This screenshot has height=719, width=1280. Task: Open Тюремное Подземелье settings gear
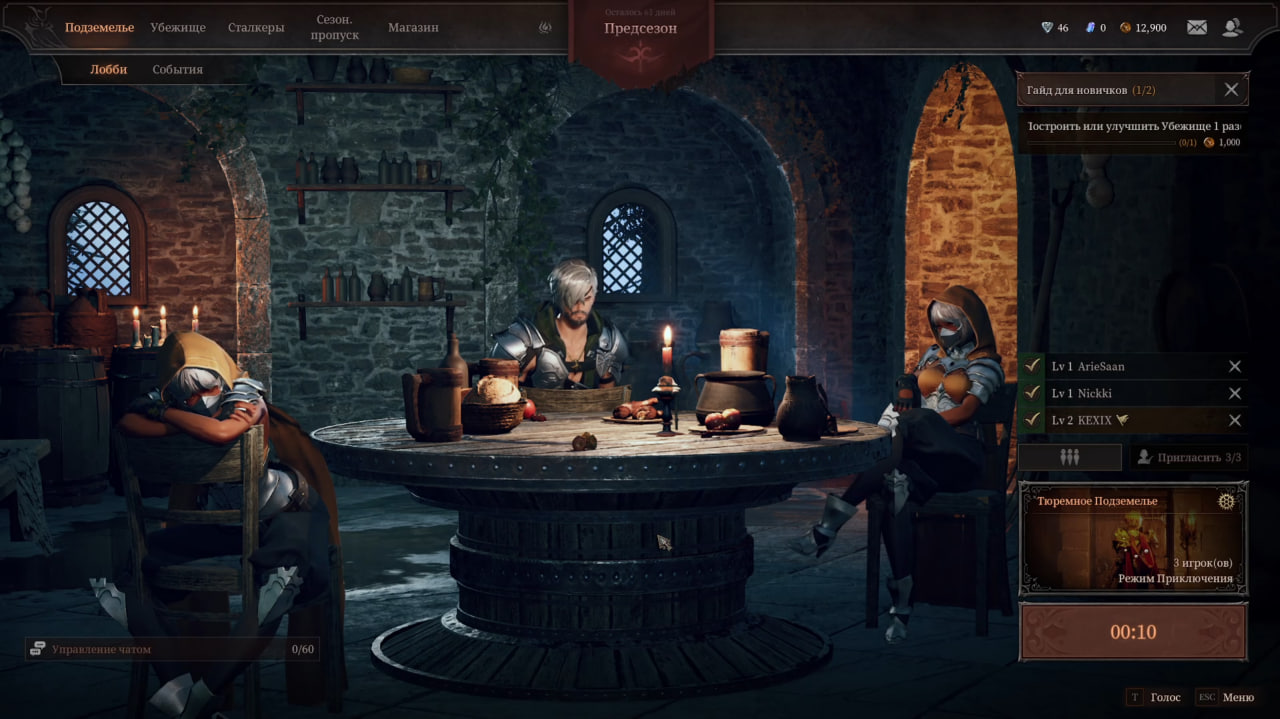point(1226,501)
